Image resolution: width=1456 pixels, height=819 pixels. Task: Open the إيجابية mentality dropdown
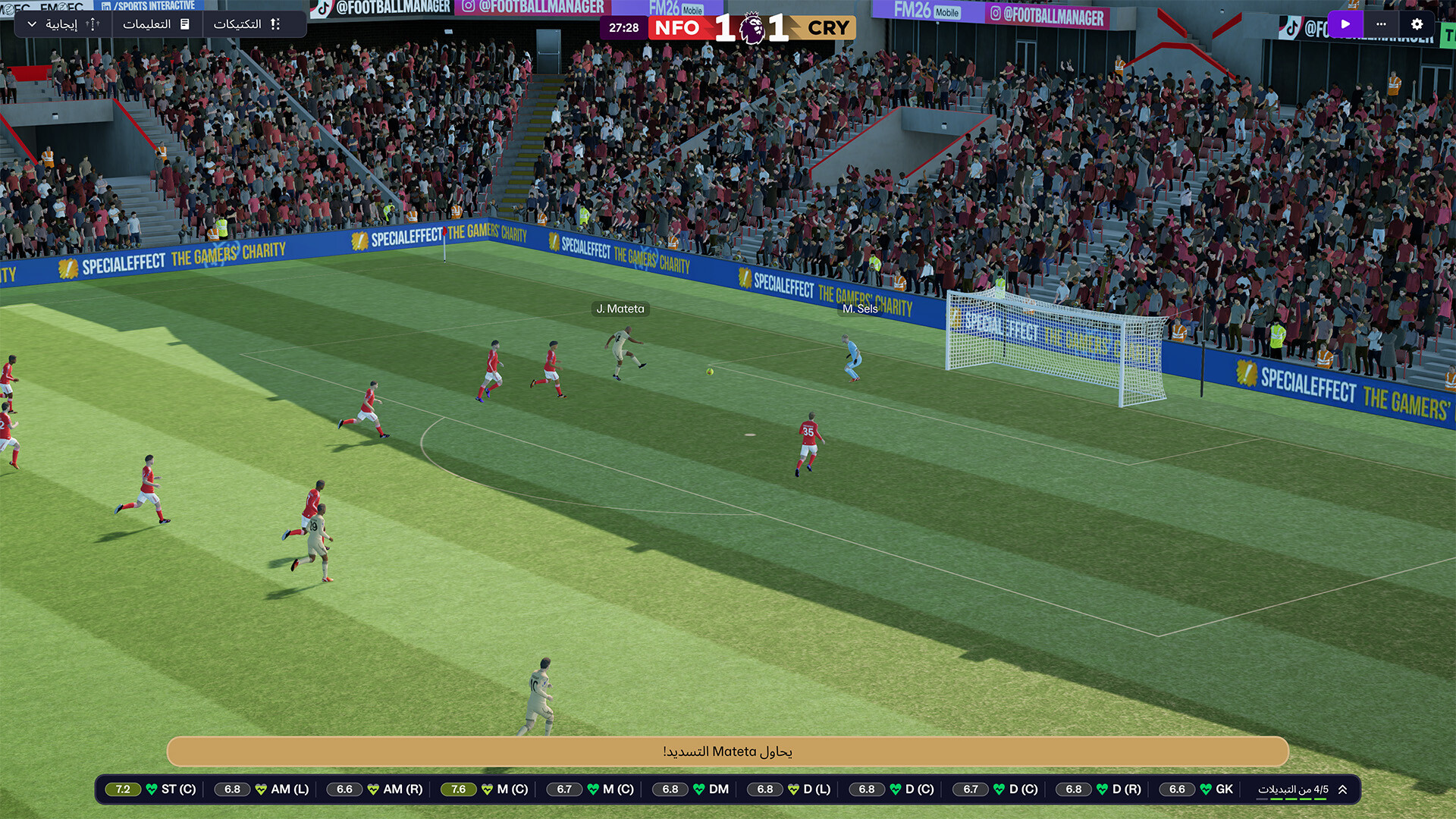coord(62,24)
